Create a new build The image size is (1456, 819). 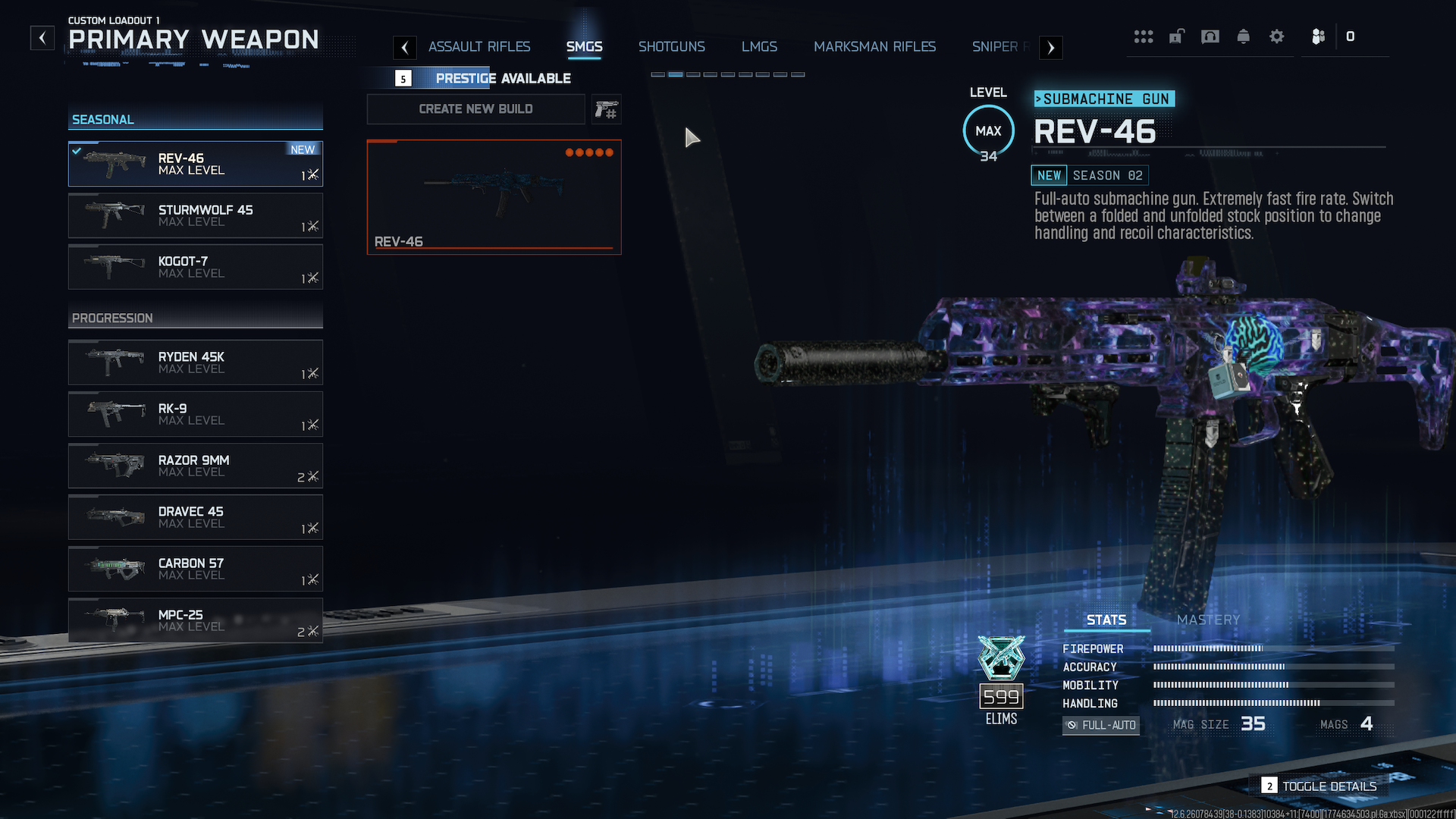click(x=475, y=109)
